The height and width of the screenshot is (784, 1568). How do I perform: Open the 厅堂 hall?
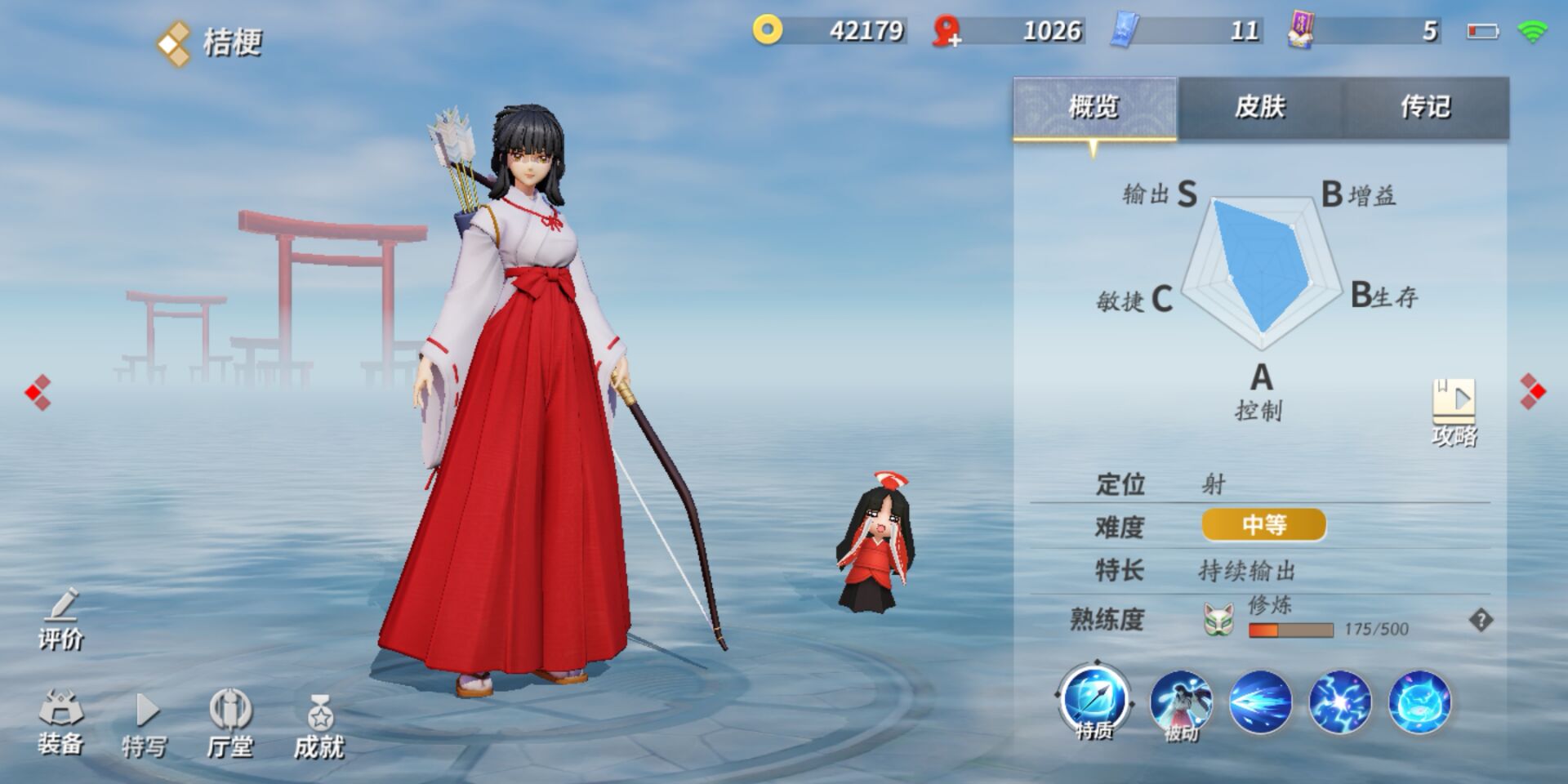tap(229, 724)
